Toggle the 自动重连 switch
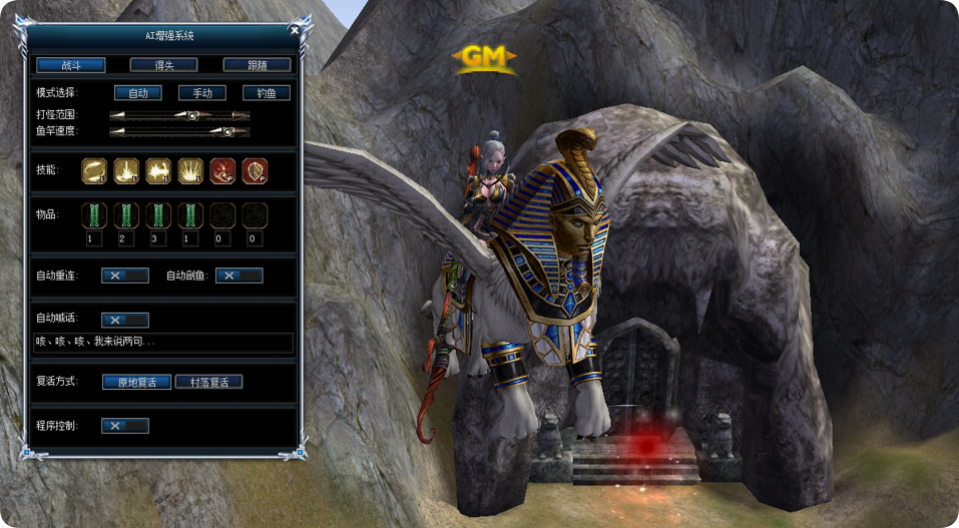The height and width of the screenshot is (528, 959). [x=125, y=275]
